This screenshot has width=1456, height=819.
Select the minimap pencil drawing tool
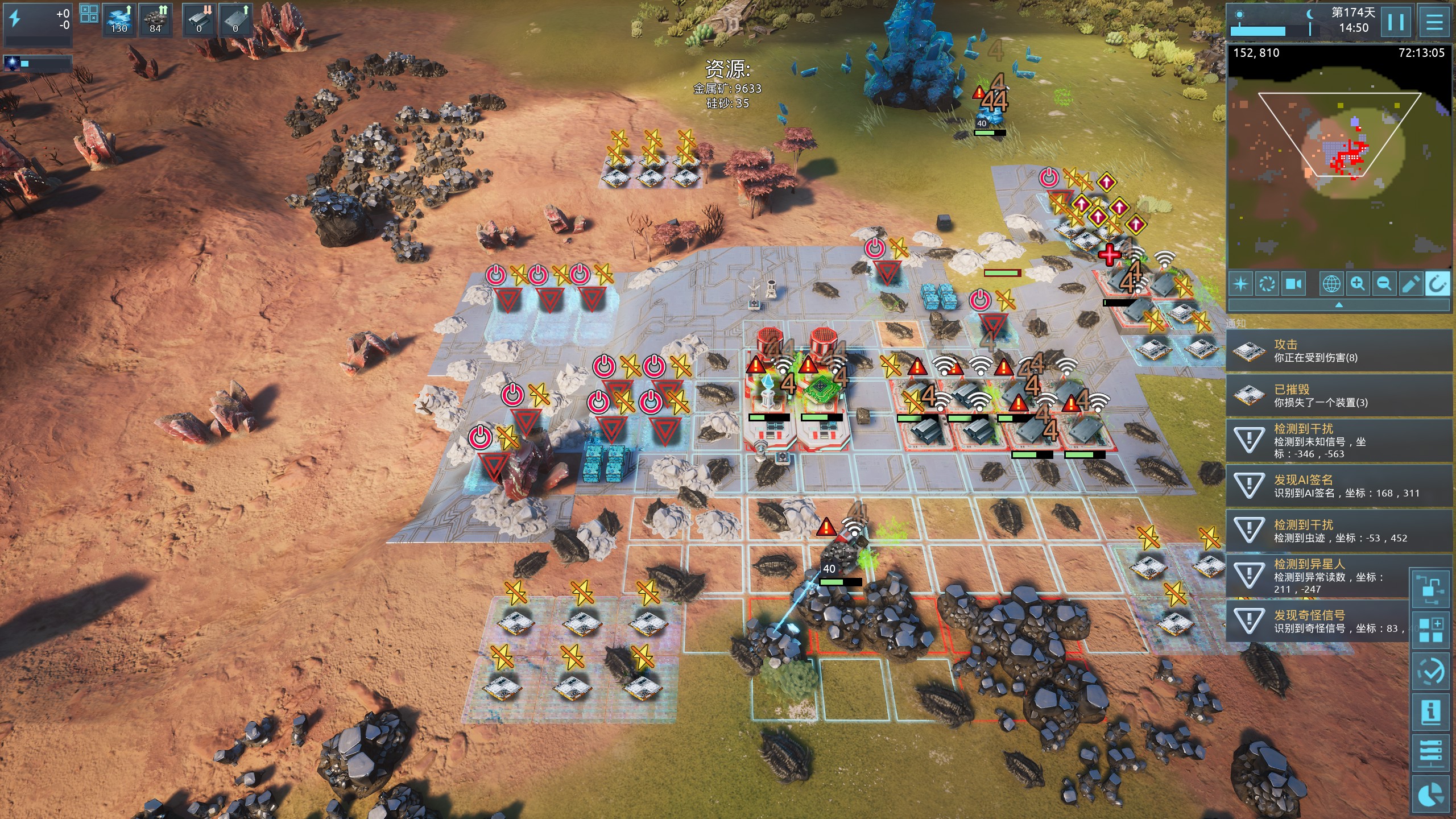[x=1410, y=284]
